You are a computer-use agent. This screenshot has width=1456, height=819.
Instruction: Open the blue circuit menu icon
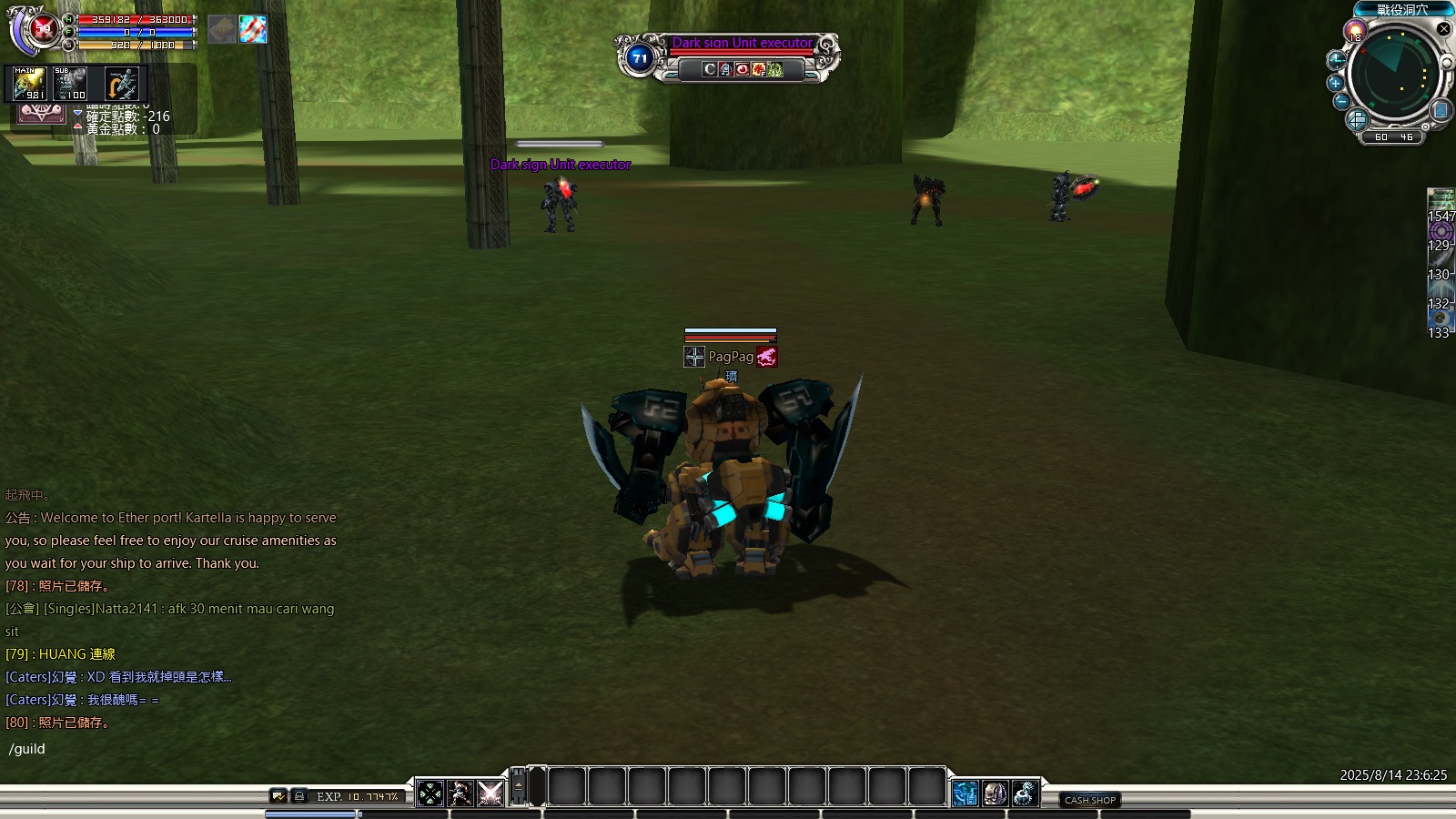965,794
